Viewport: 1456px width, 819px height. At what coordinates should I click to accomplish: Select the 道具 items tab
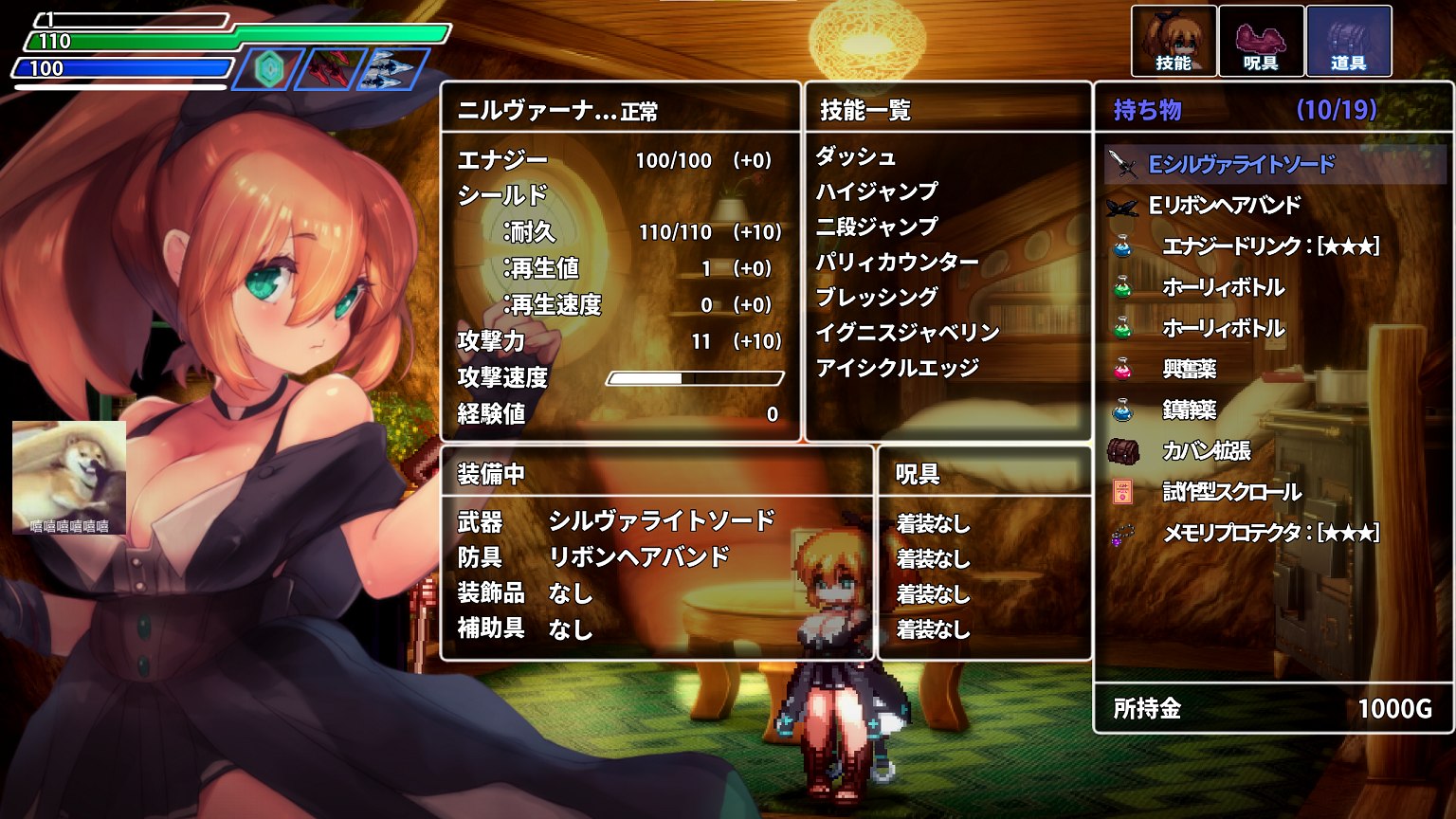point(1348,41)
